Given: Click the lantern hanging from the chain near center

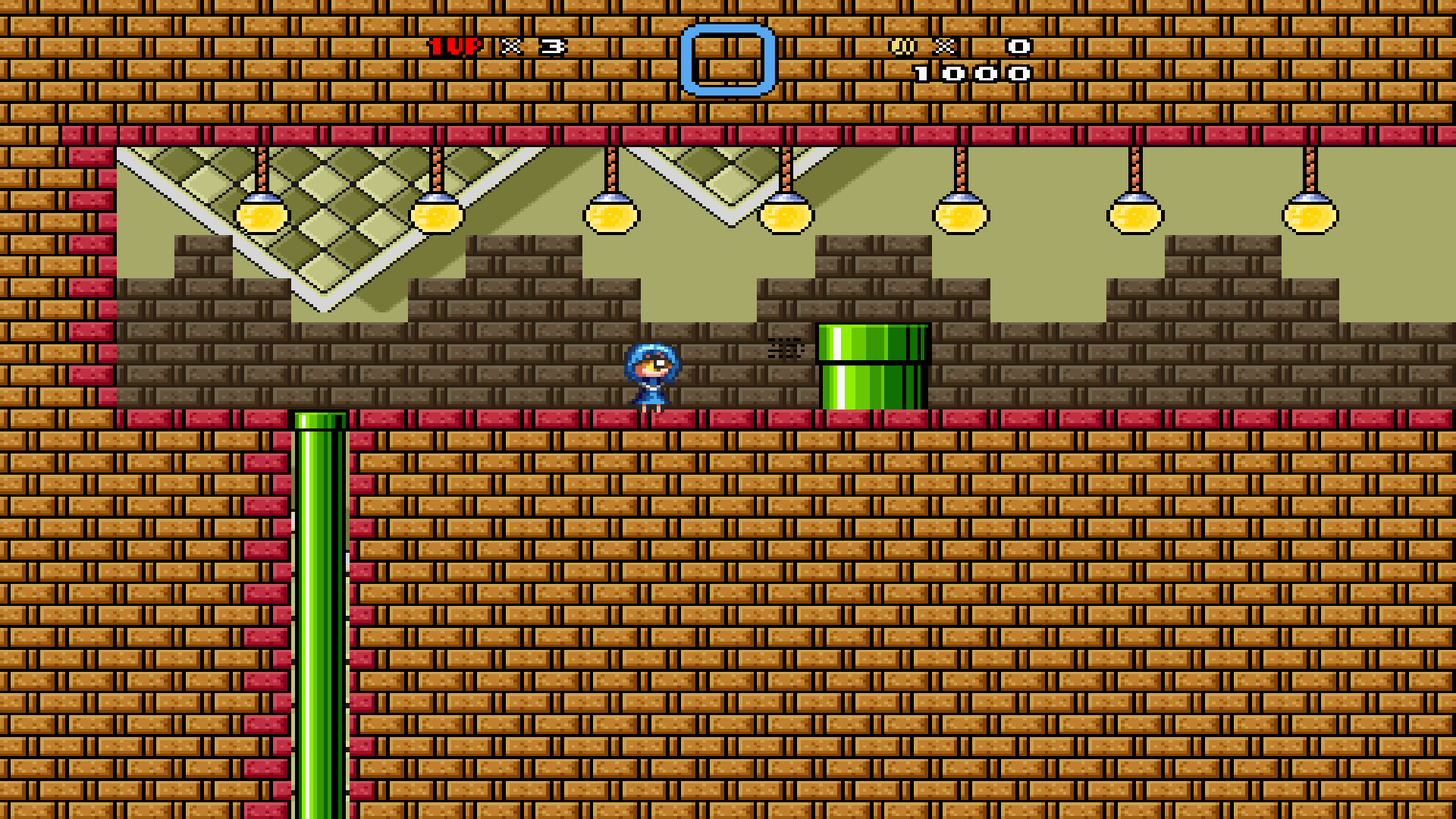Looking at the screenshot, I should coord(613,216).
